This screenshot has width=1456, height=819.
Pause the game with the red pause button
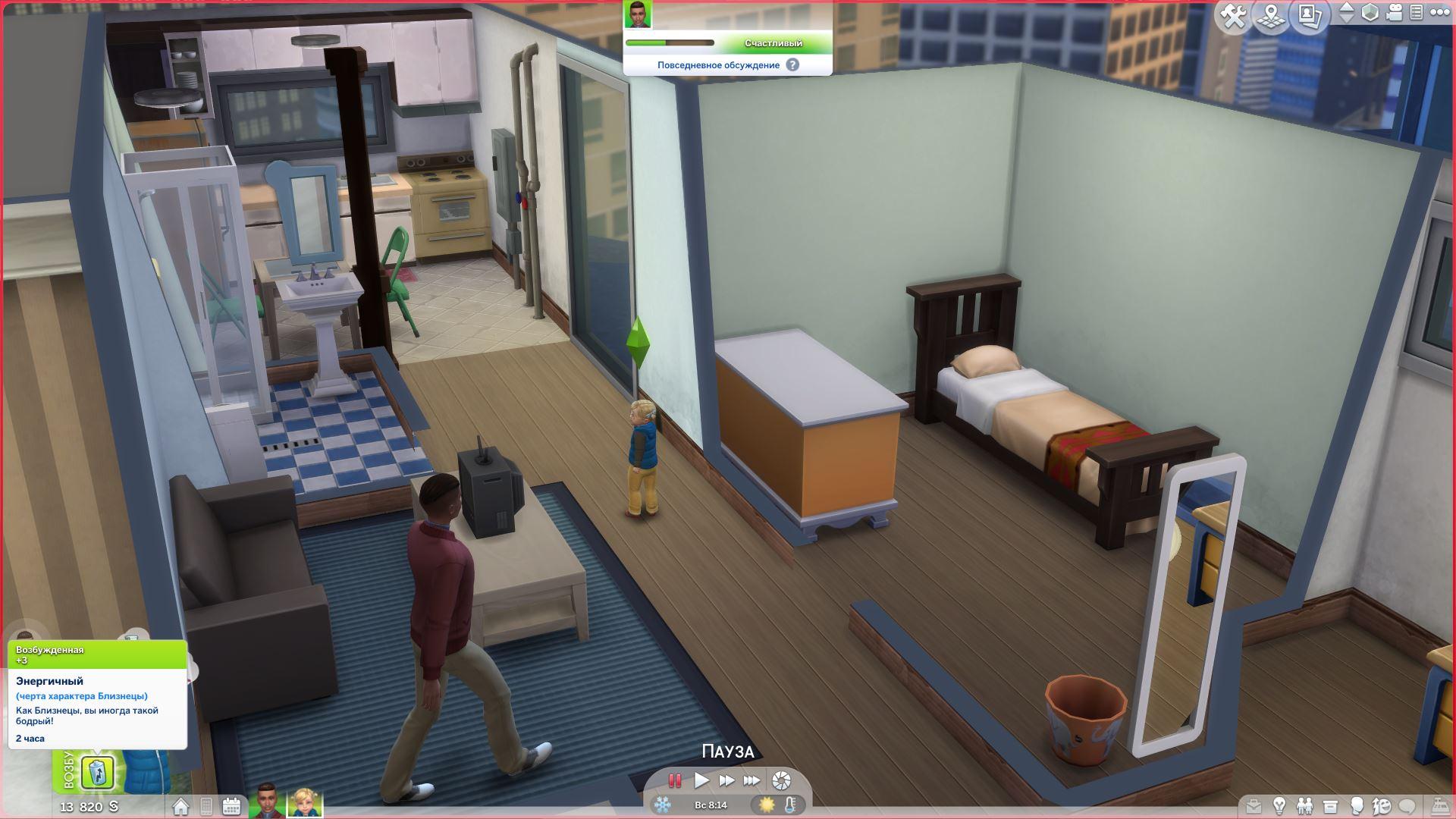tap(674, 780)
